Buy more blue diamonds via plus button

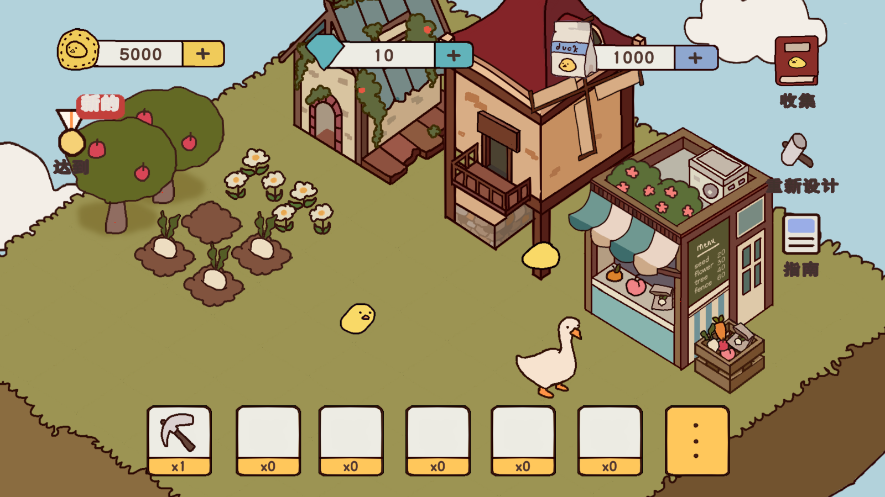[x=453, y=55]
